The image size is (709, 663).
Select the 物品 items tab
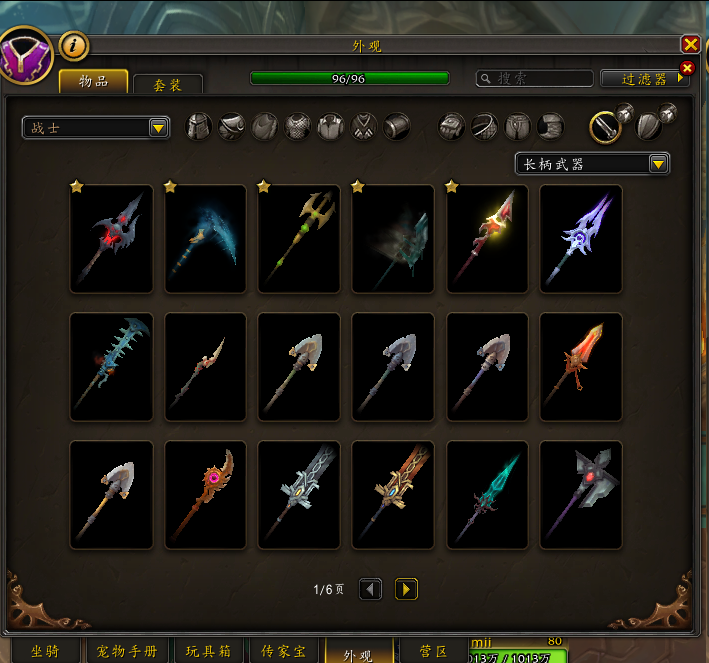94,82
